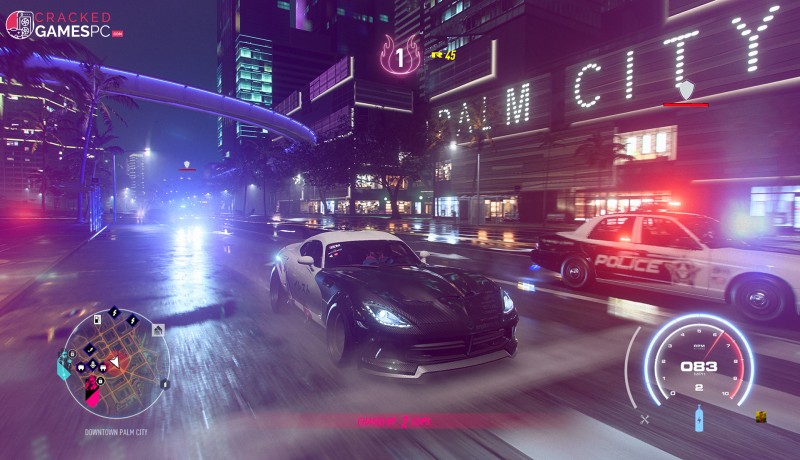800x460 pixels.
Task: Click the heat level flame icon
Action: pyautogui.click(x=400, y=56)
